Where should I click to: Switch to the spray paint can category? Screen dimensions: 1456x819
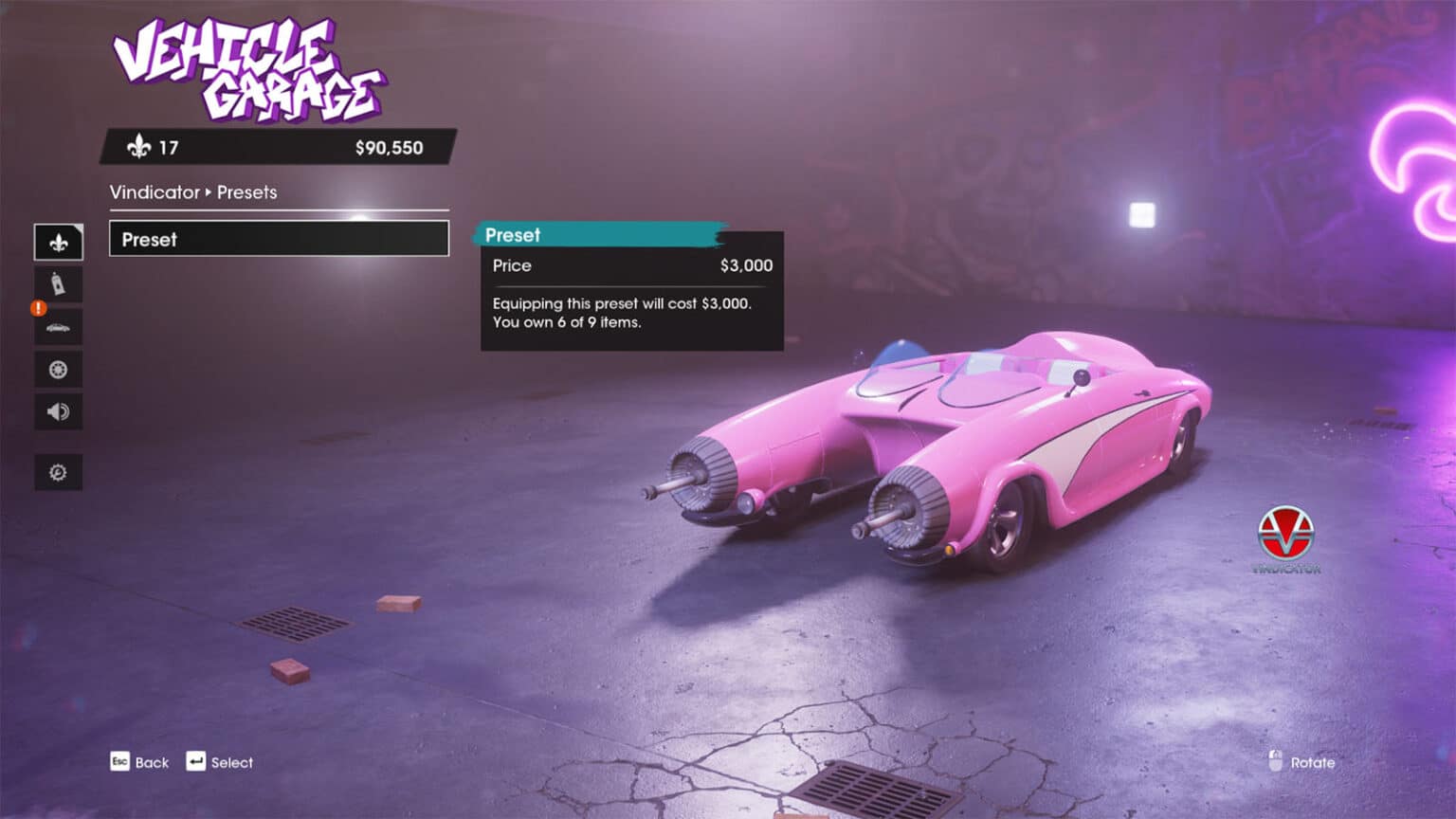[x=59, y=284]
